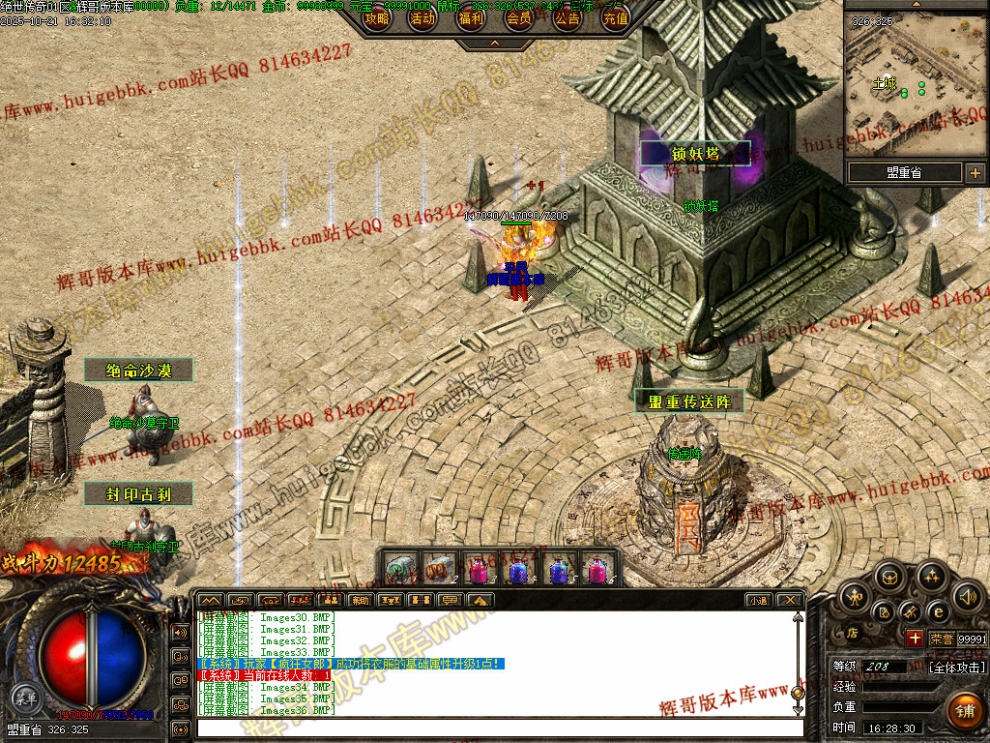
Task: Toggle sound with the speaker button
Action: [965, 597]
